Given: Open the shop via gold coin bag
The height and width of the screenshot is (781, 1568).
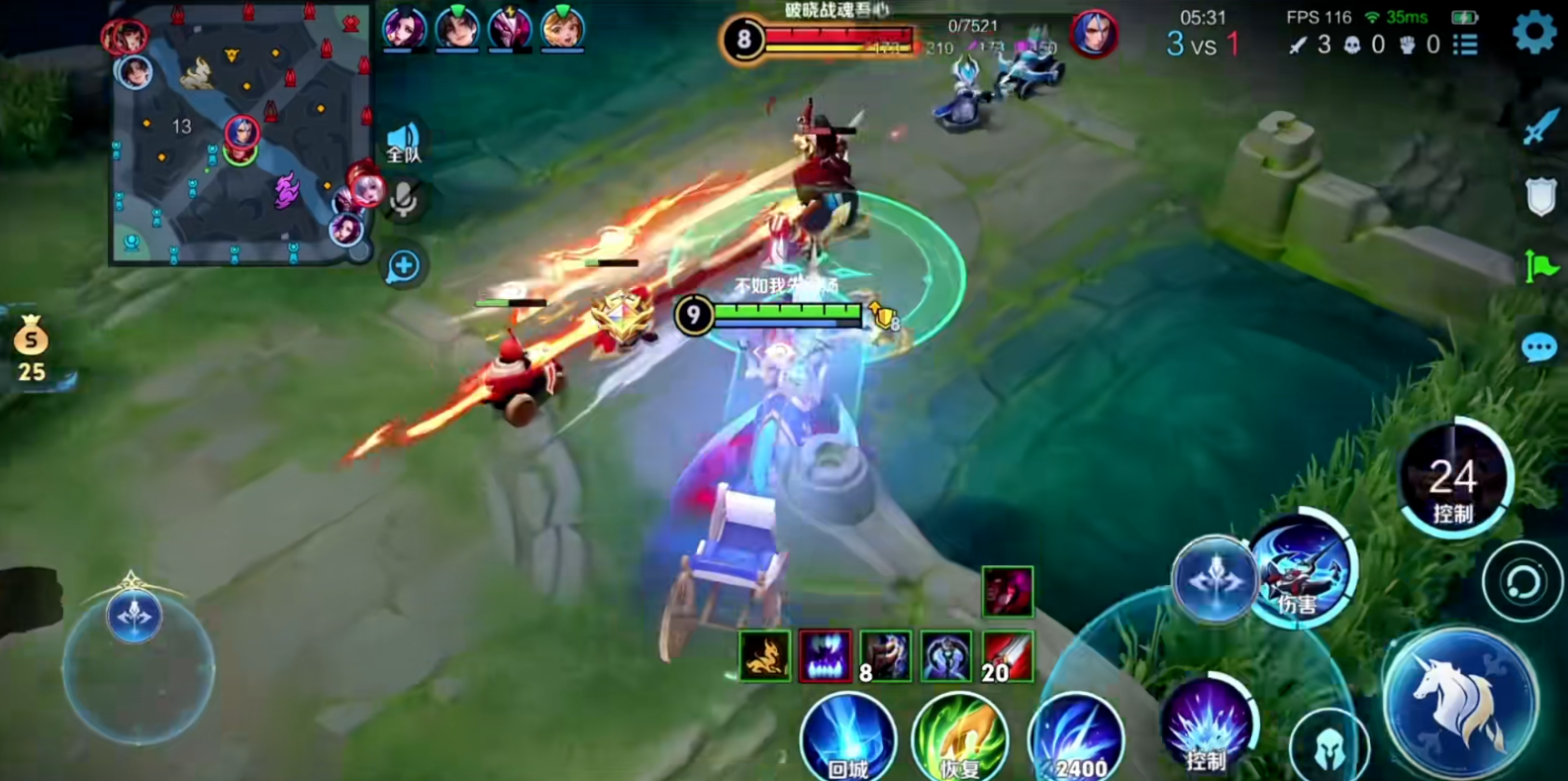Looking at the screenshot, I should 31,347.
